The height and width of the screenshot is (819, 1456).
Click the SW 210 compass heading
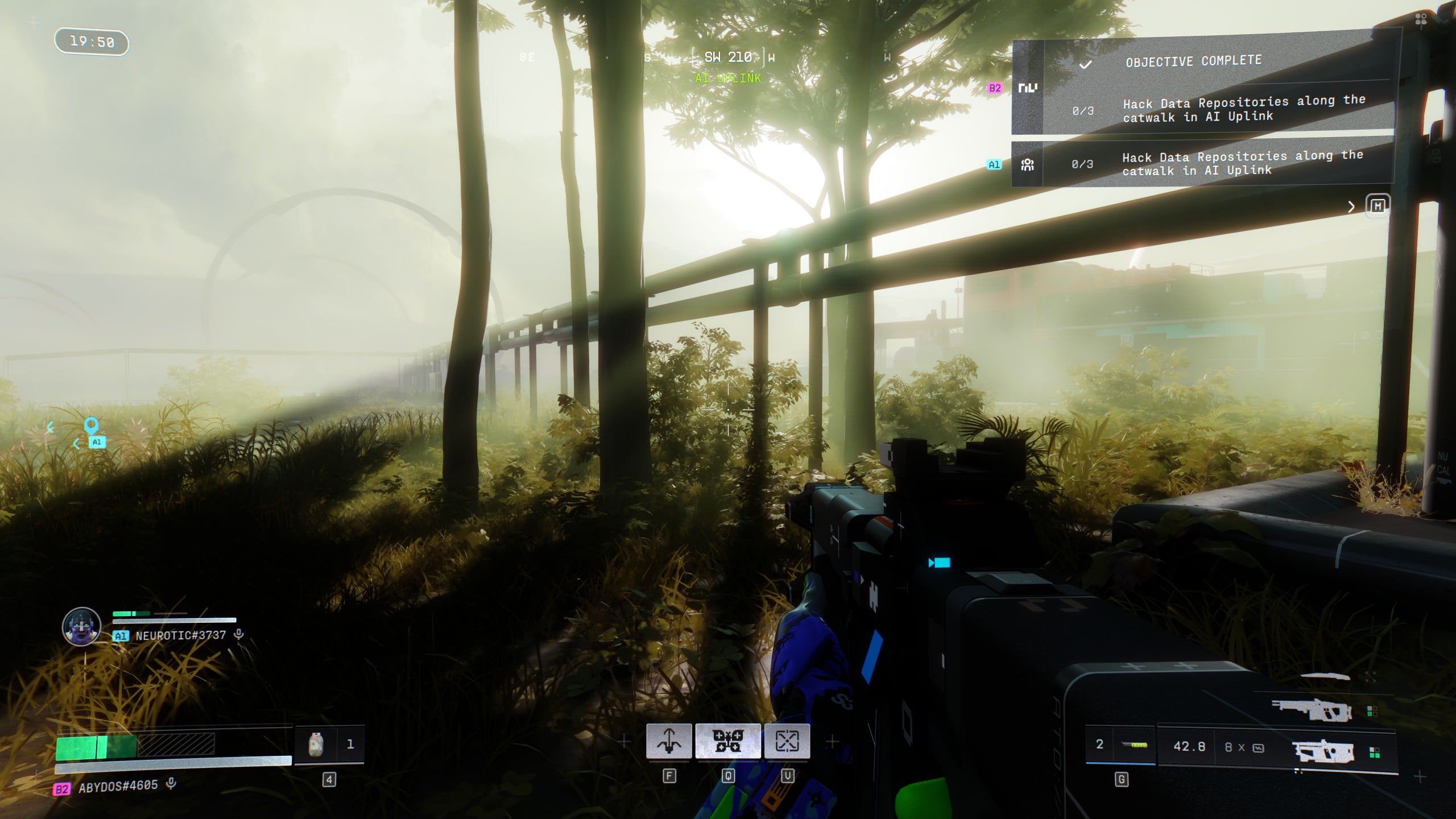[x=727, y=57]
